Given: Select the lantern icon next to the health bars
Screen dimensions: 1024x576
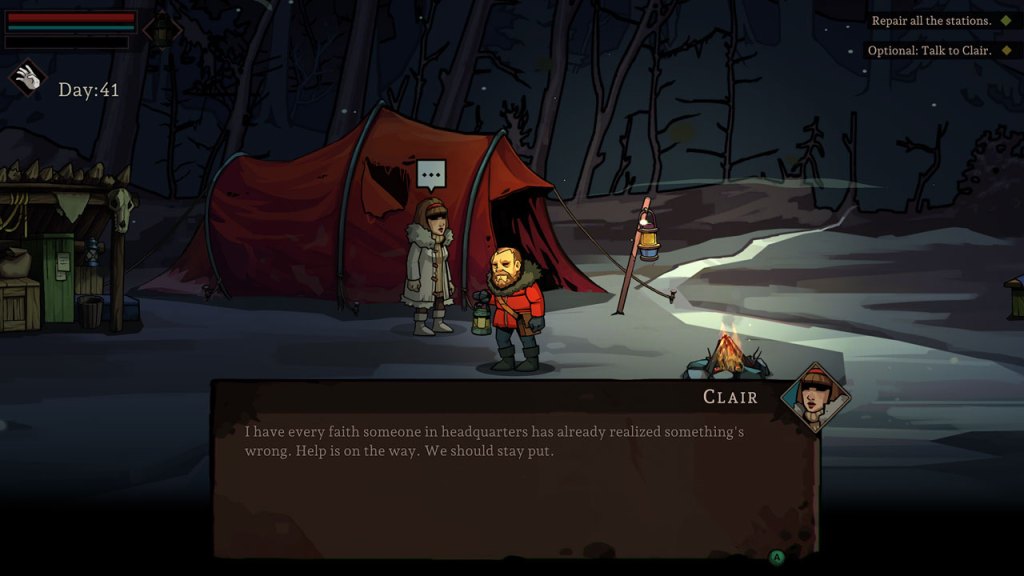Looking at the screenshot, I should click(162, 29).
